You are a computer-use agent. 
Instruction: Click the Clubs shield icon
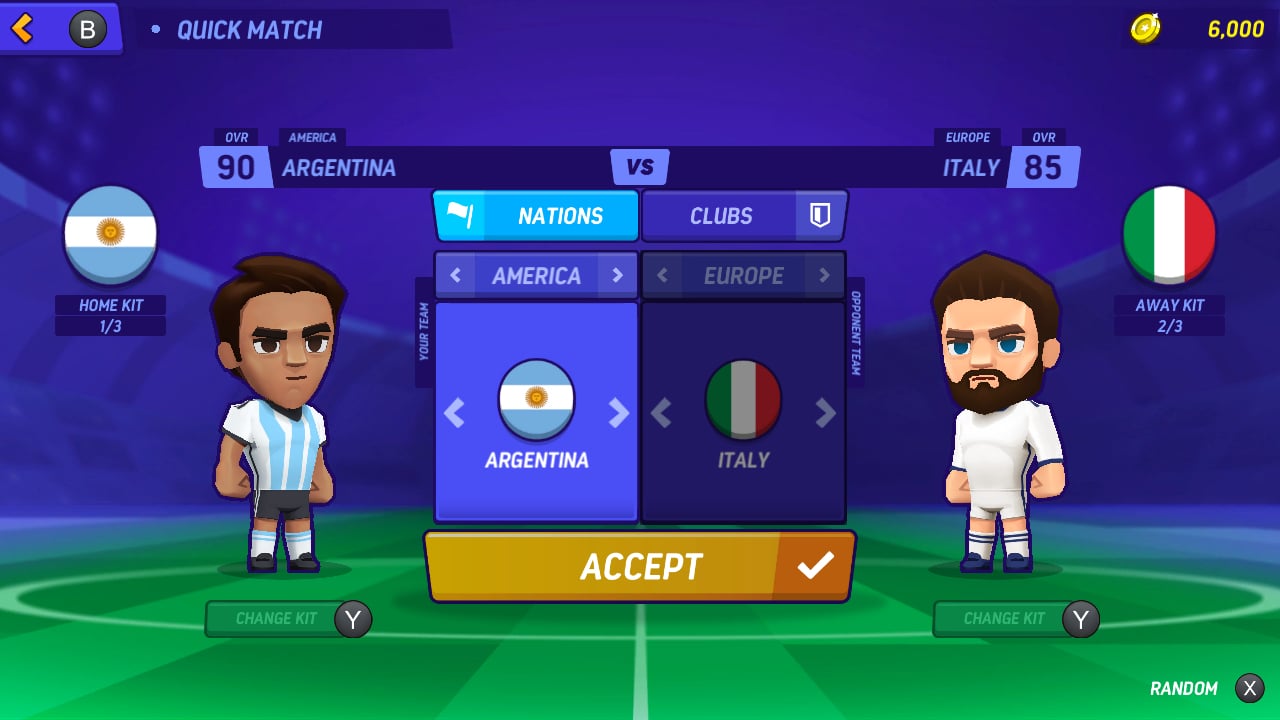click(818, 215)
